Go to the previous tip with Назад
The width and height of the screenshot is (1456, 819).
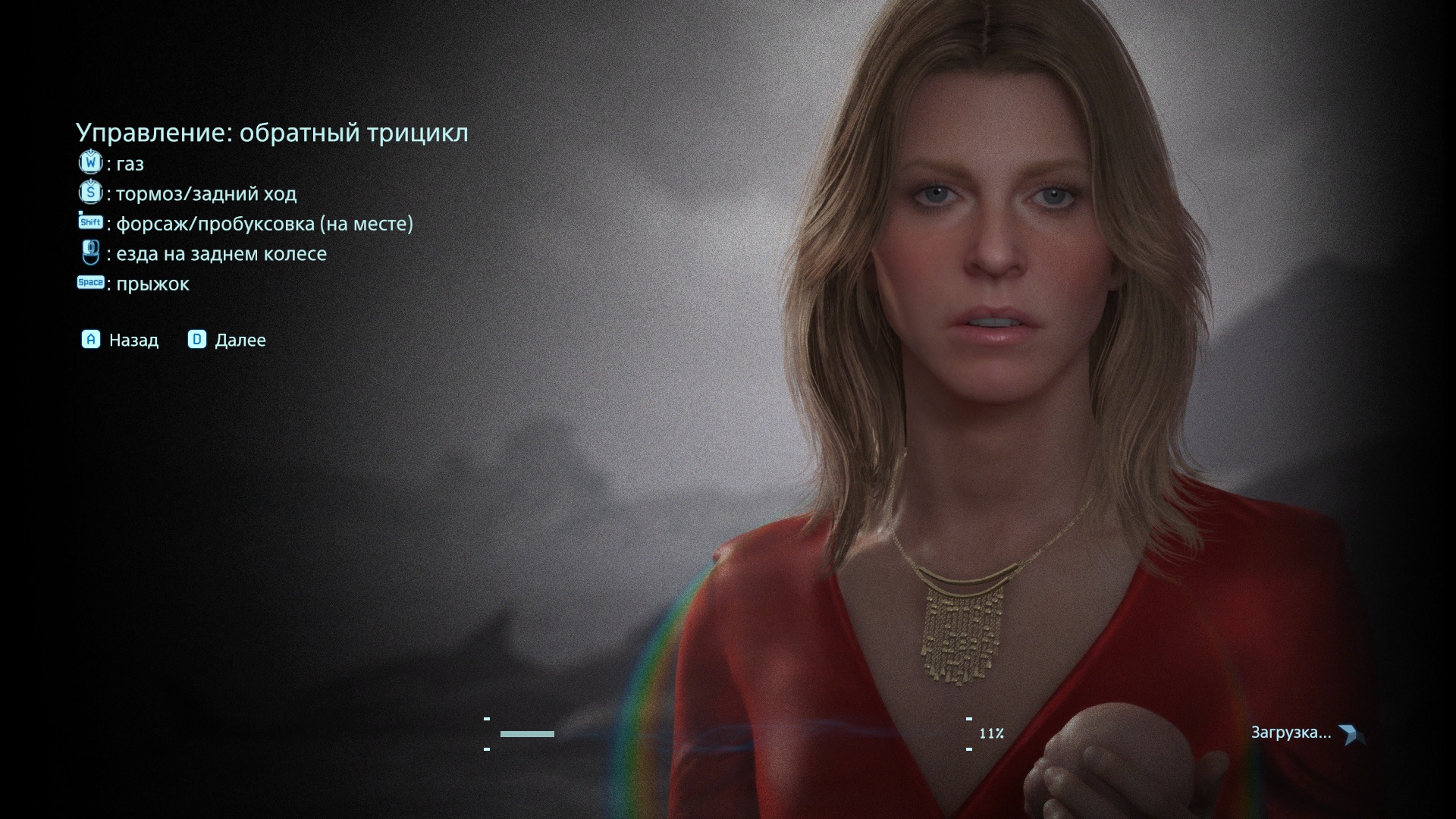pos(121,340)
